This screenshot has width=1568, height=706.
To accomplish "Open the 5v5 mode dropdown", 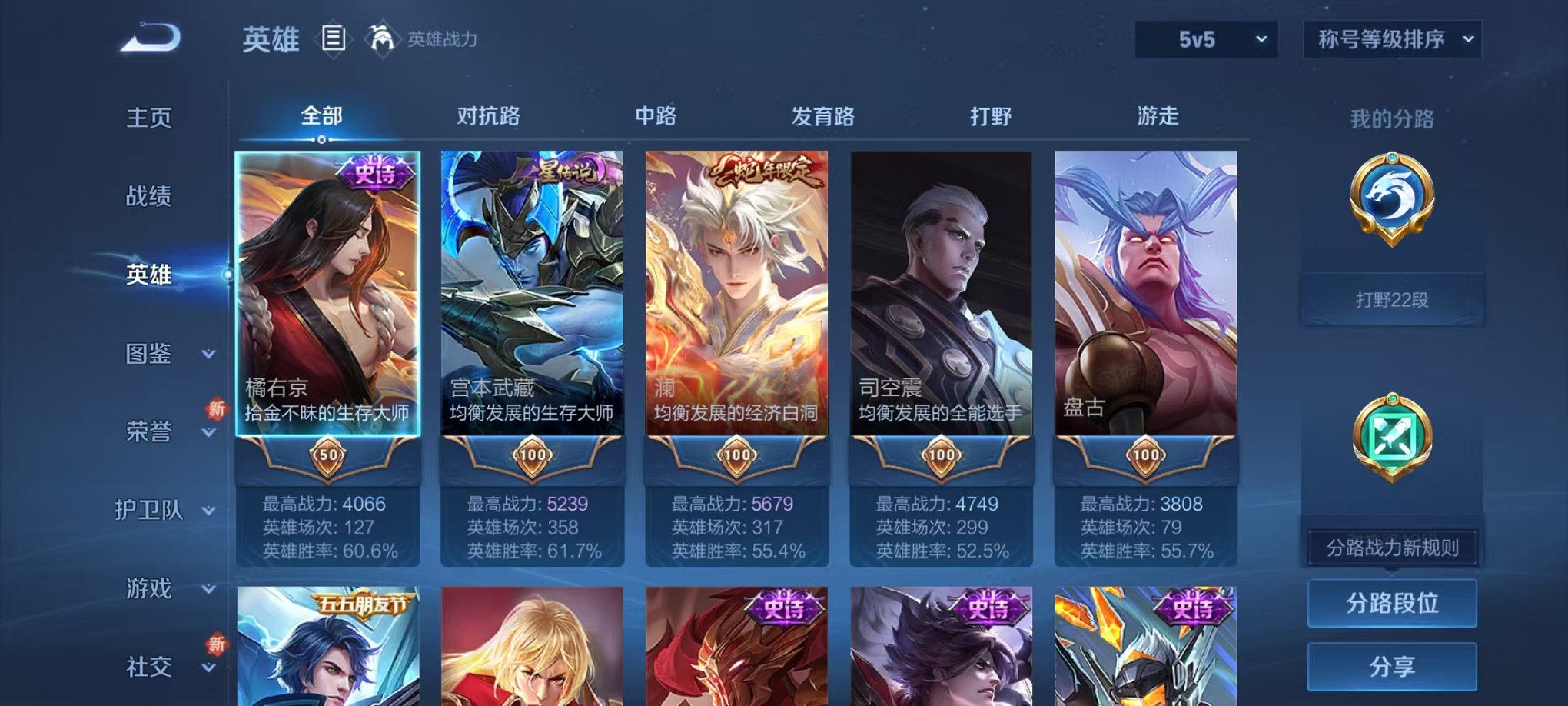I will click(1206, 38).
